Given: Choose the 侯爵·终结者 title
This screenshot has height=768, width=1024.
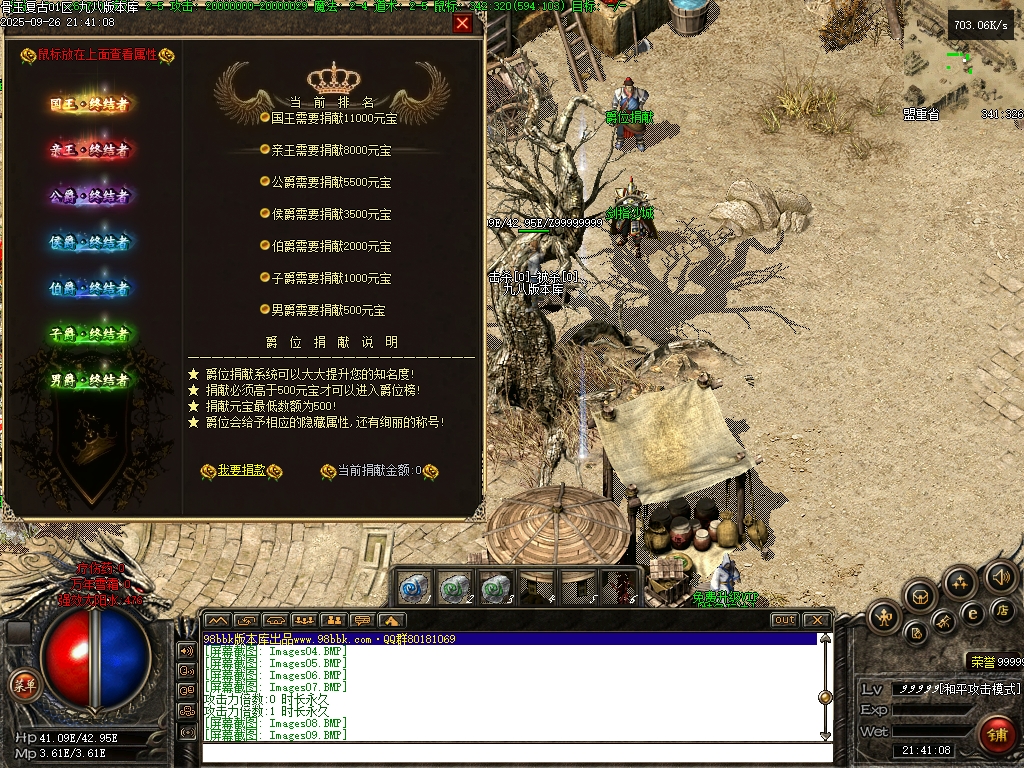Looking at the screenshot, I should 90,242.
